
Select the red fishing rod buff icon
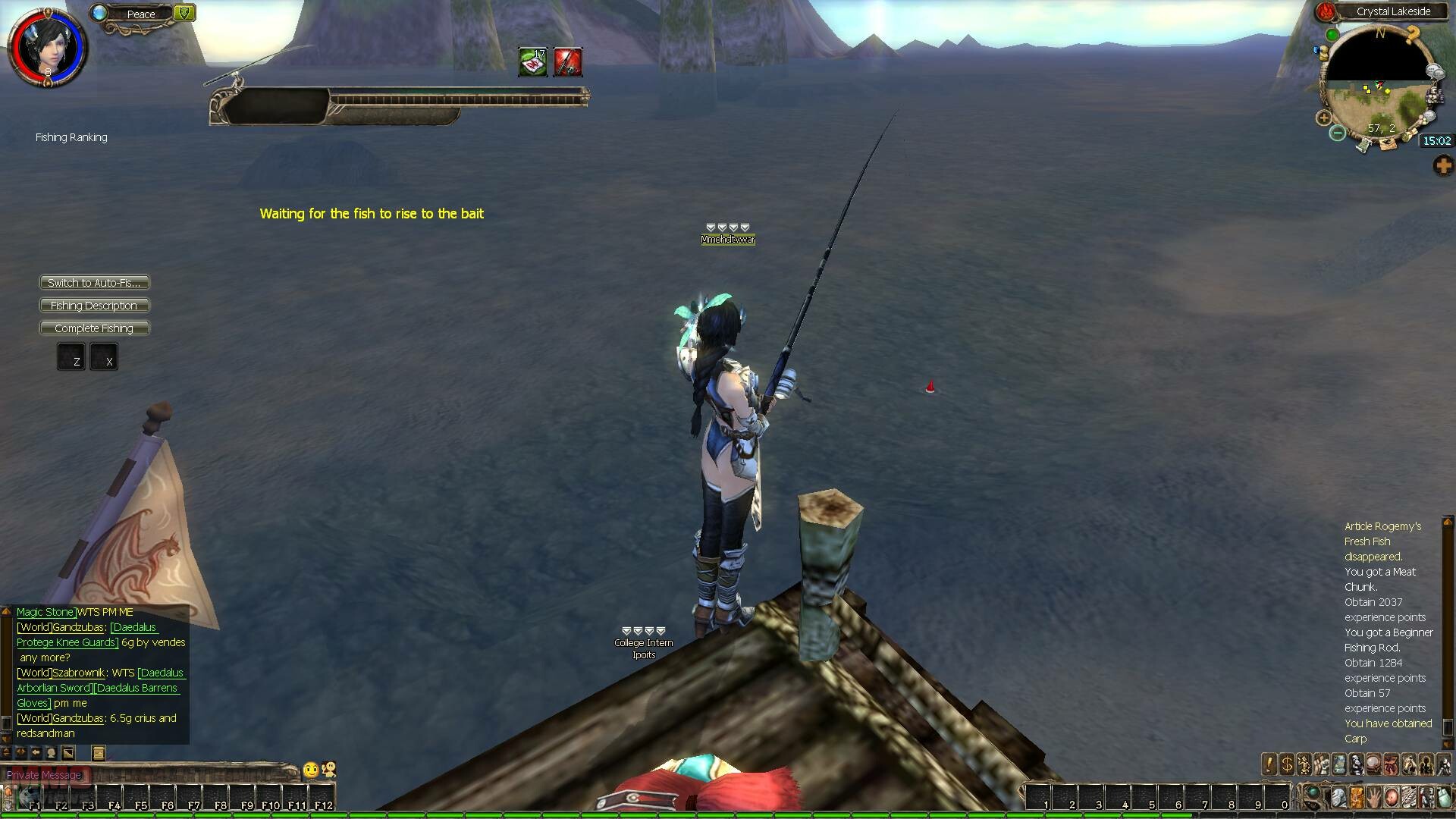pyautogui.click(x=568, y=62)
